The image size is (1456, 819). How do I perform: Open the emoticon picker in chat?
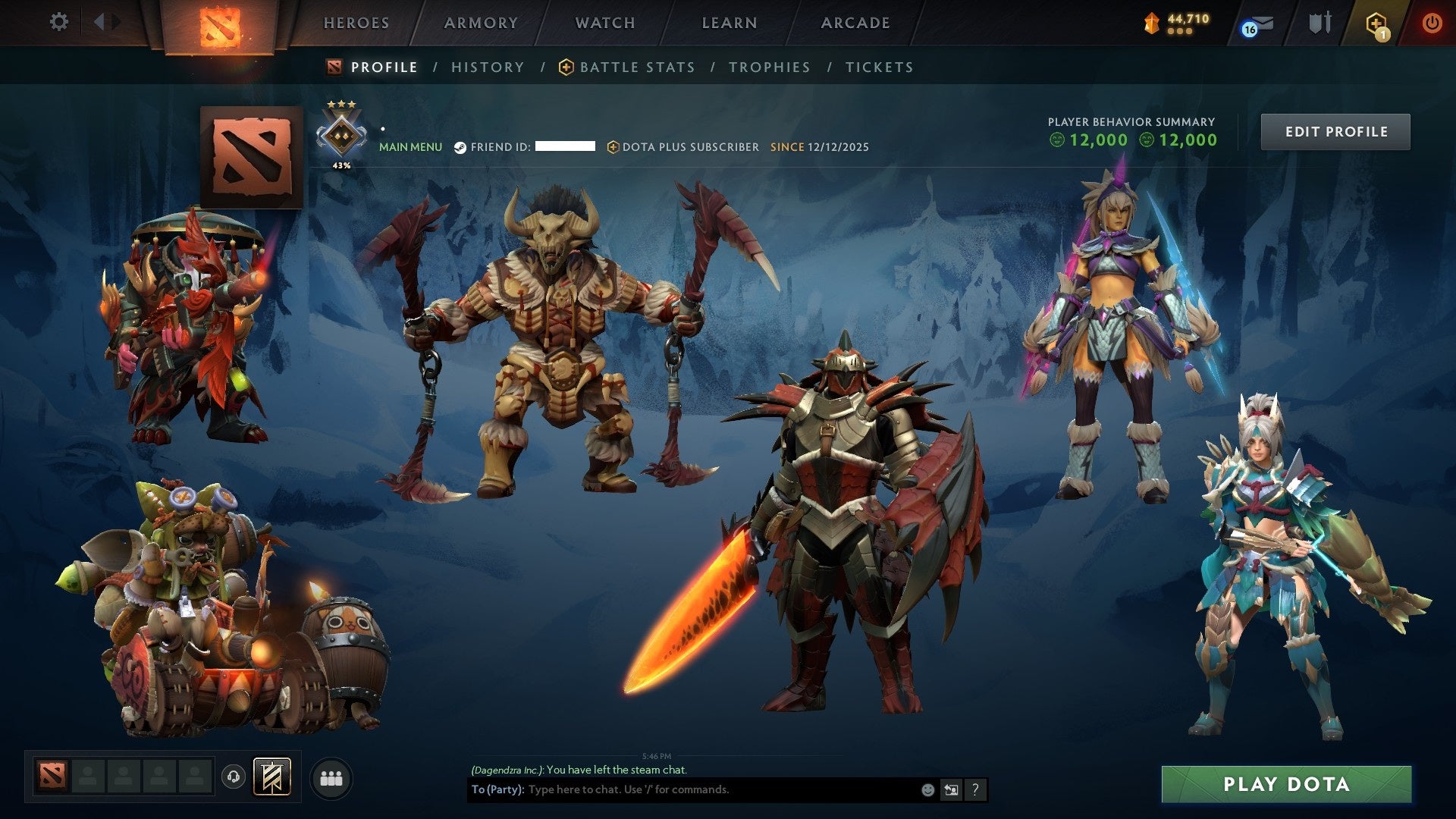coord(927,790)
